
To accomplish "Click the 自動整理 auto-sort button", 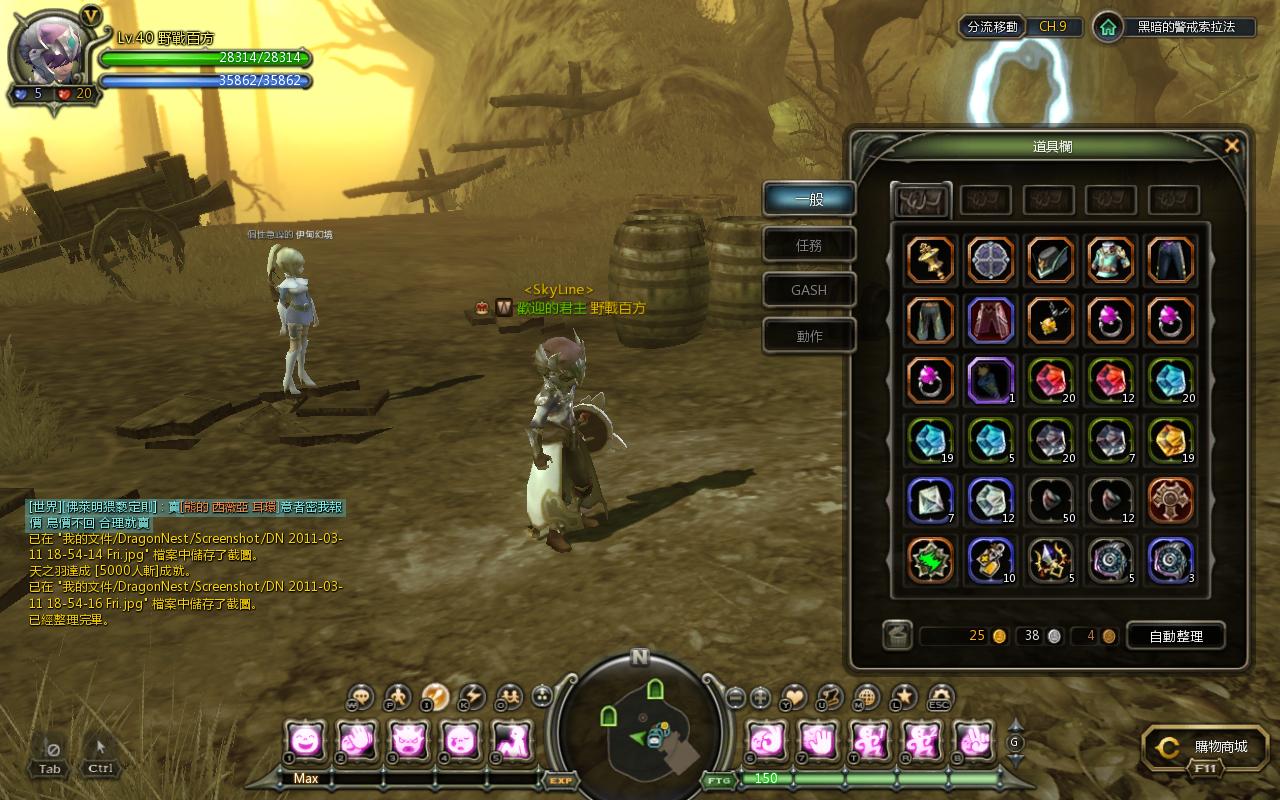I will point(1176,636).
